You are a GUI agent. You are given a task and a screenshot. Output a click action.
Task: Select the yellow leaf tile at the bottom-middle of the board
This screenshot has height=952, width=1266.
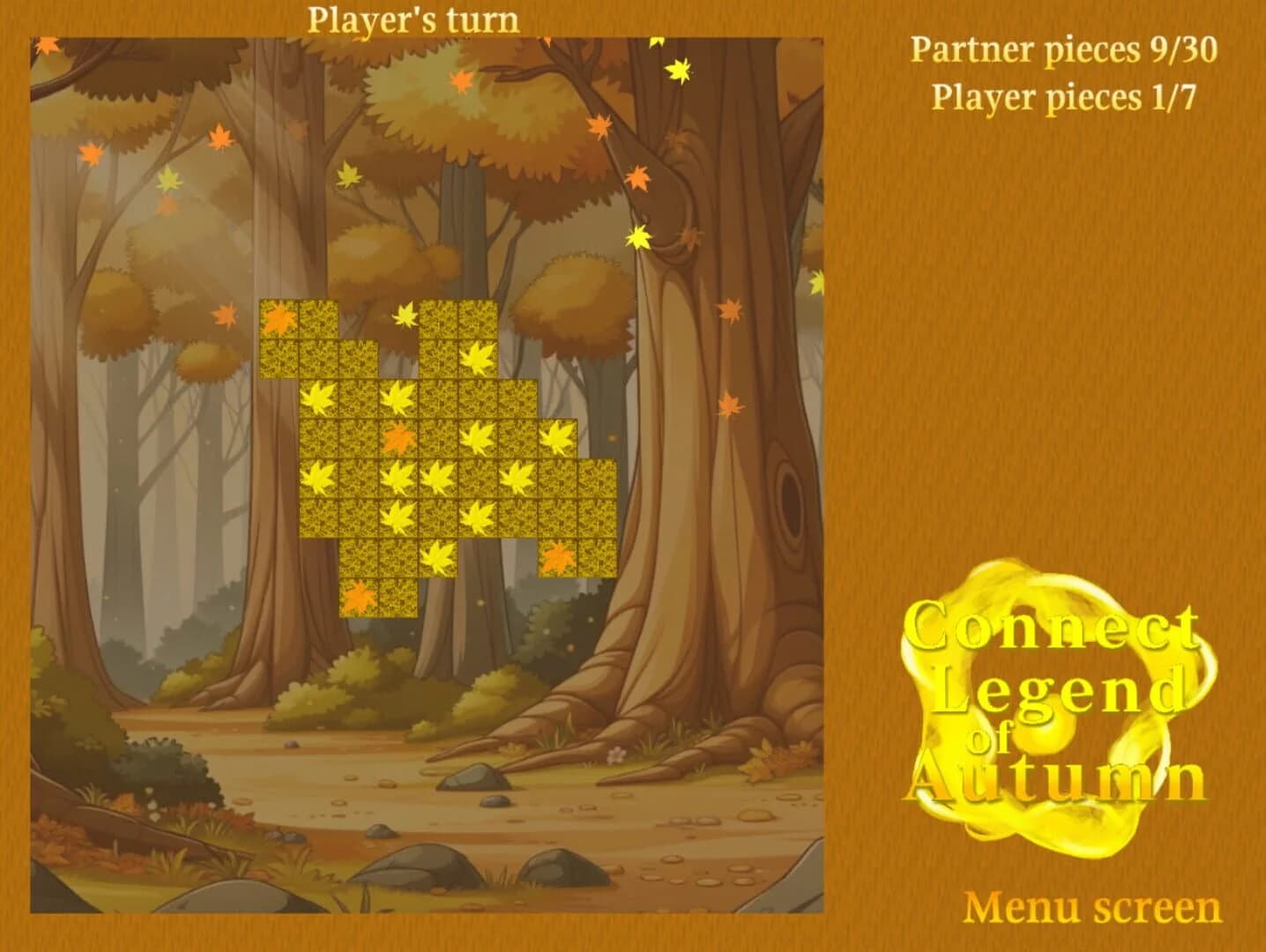[x=436, y=559]
